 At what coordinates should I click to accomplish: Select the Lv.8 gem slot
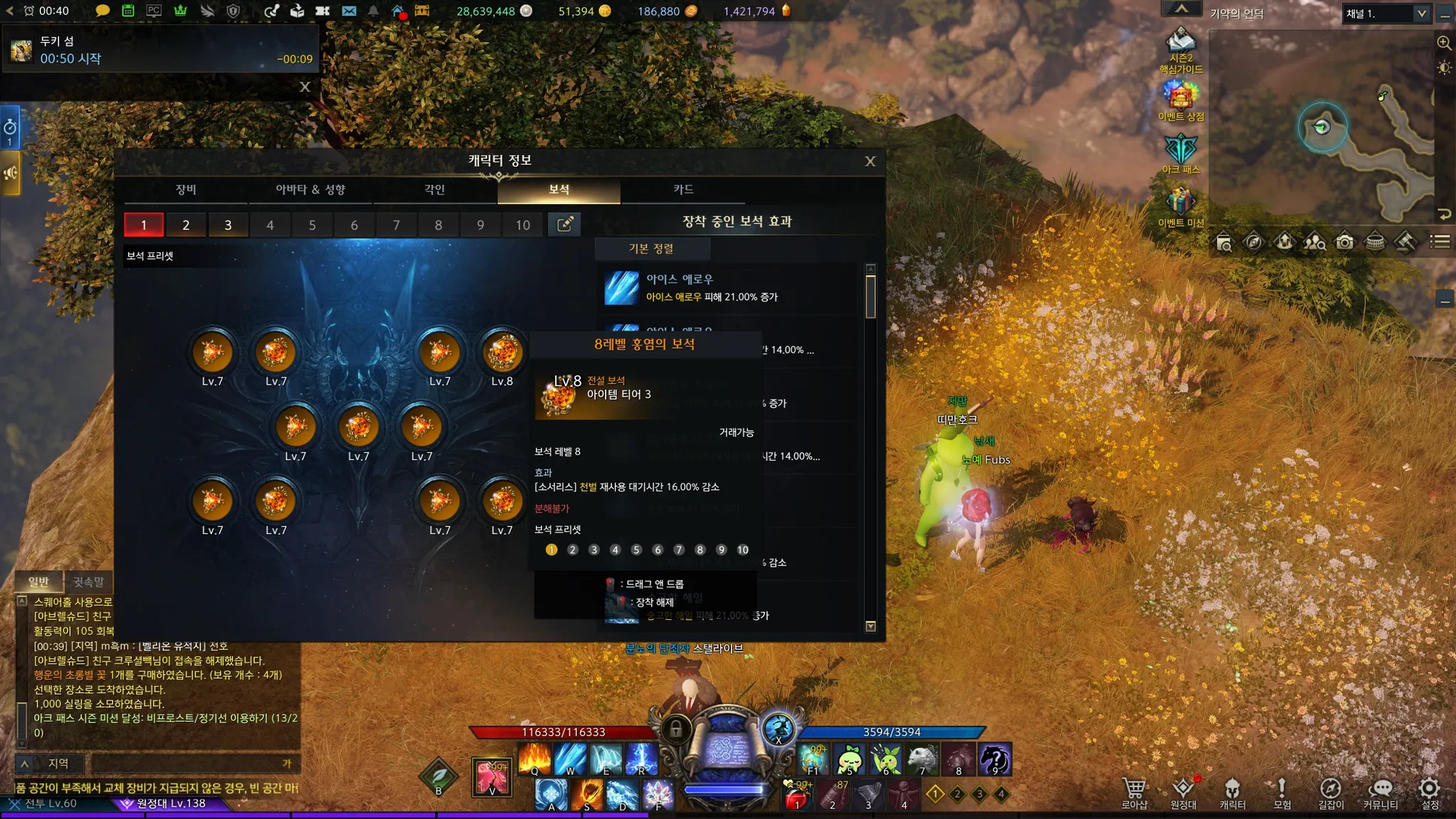503,353
